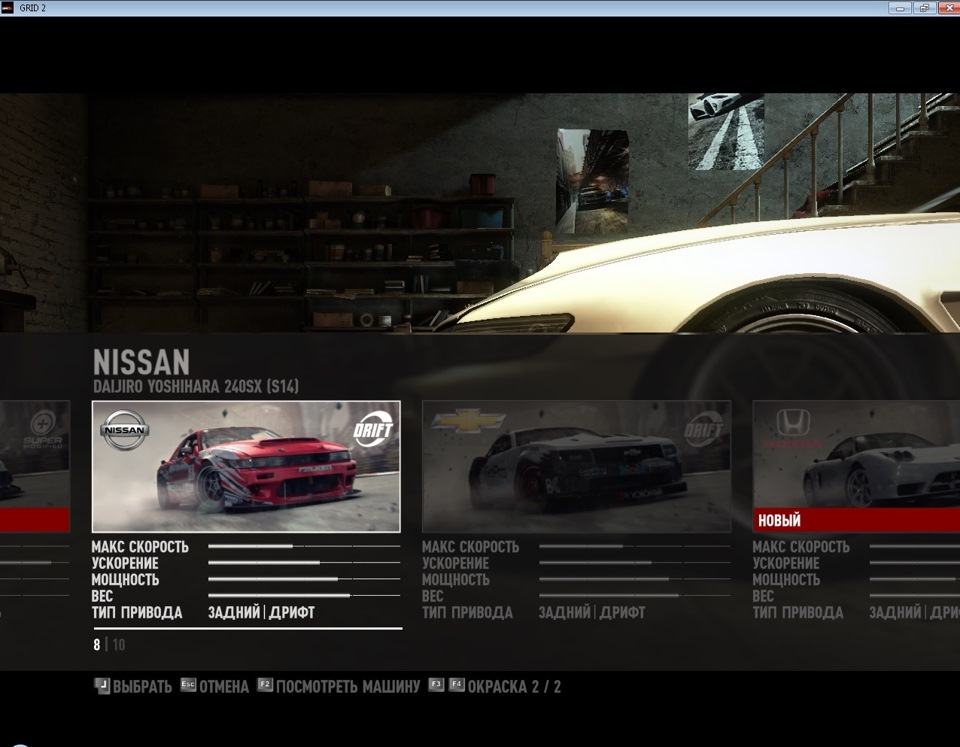Open ПОСМОТРЕТЬ МАШИНУ car view
The image size is (960, 747).
pos(340,687)
